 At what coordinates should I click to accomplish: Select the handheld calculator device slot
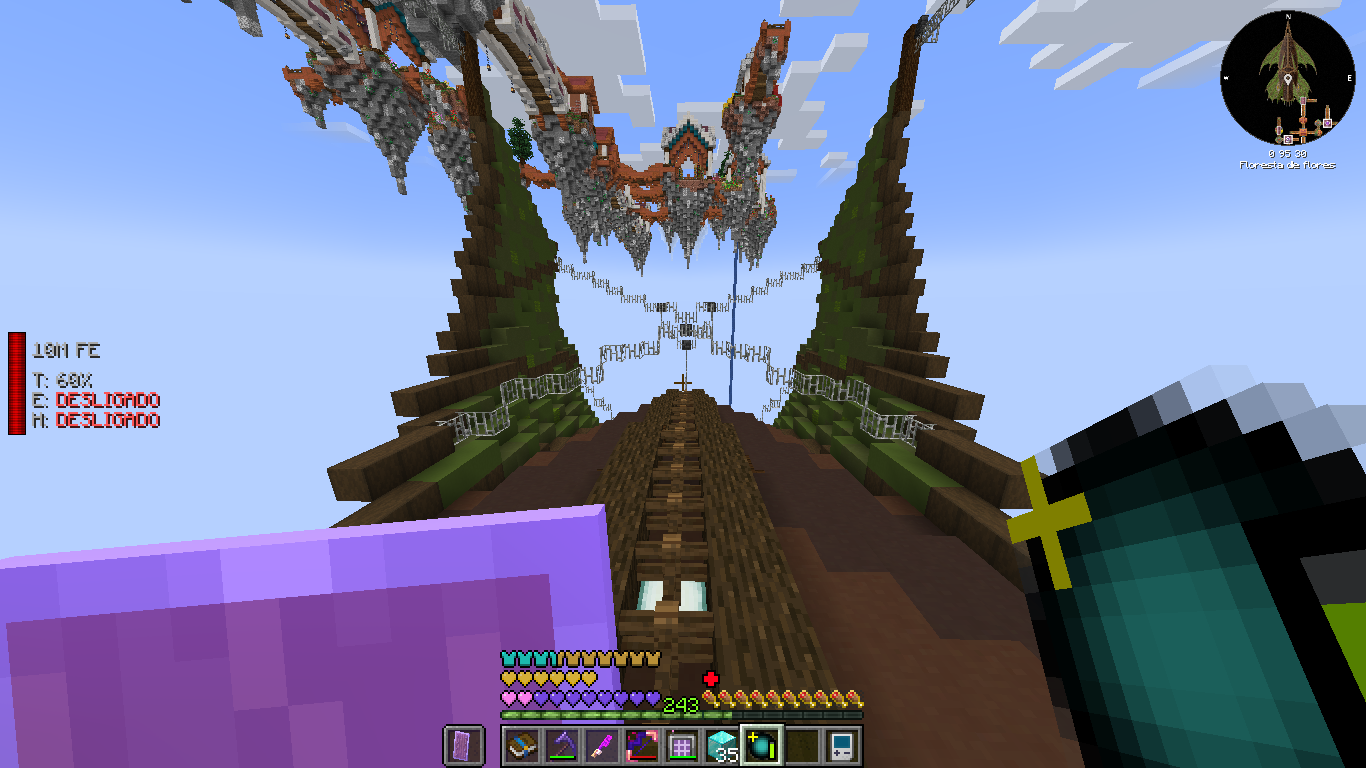click(843, 746)
